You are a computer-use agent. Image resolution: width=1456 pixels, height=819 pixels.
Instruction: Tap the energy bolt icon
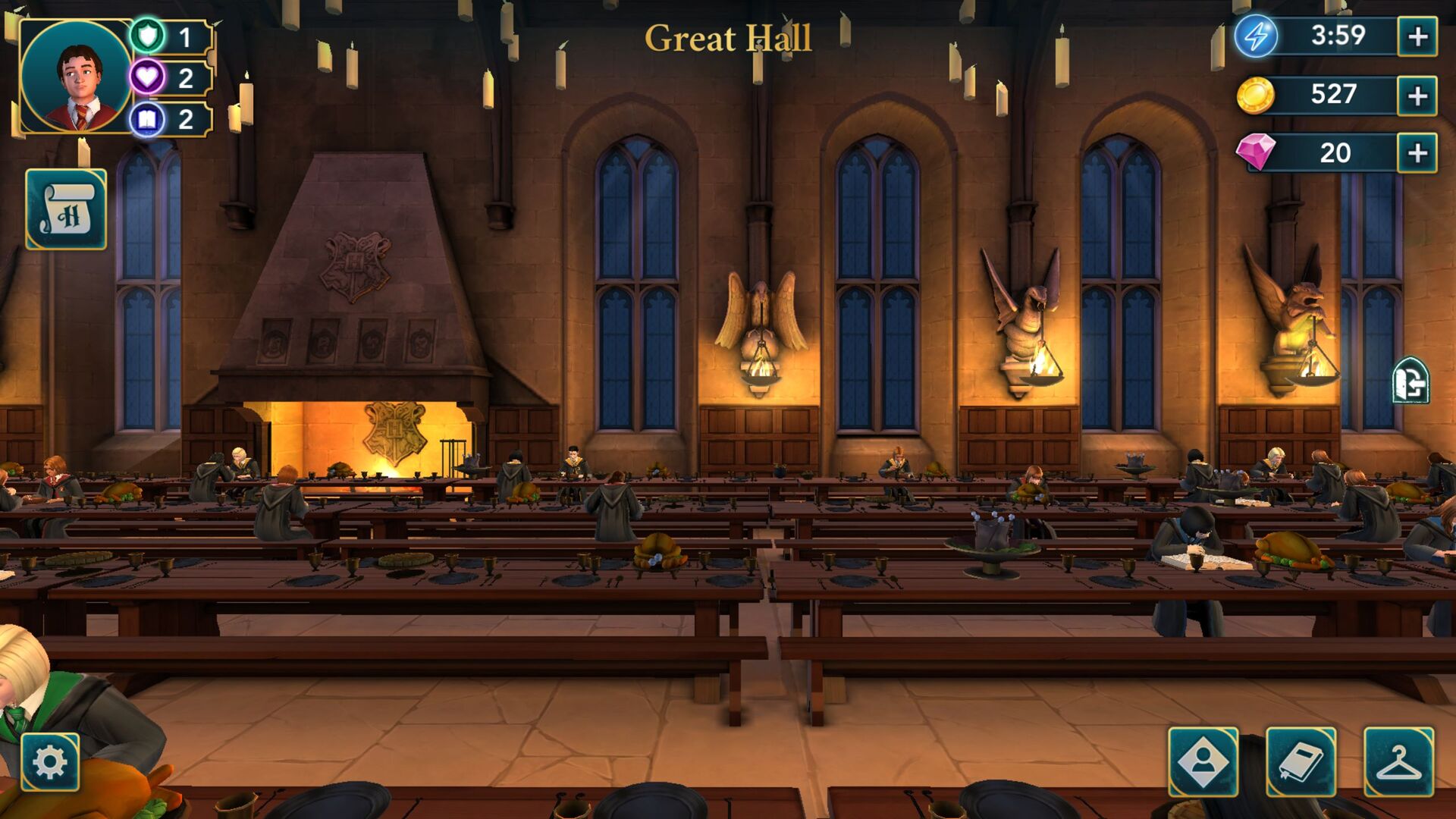[x=1255, y=36]
